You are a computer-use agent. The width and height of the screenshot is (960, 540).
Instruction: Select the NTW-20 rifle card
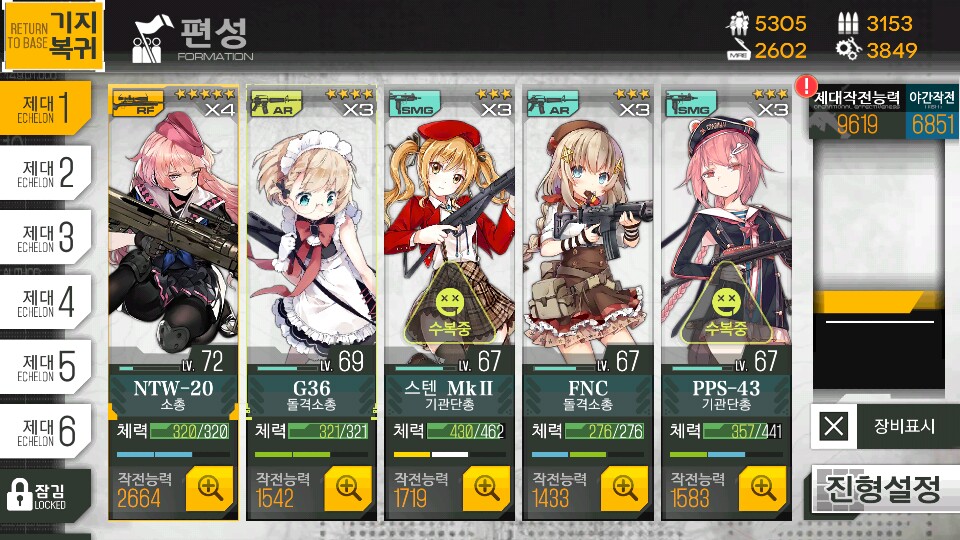click(x=172, y=240)
